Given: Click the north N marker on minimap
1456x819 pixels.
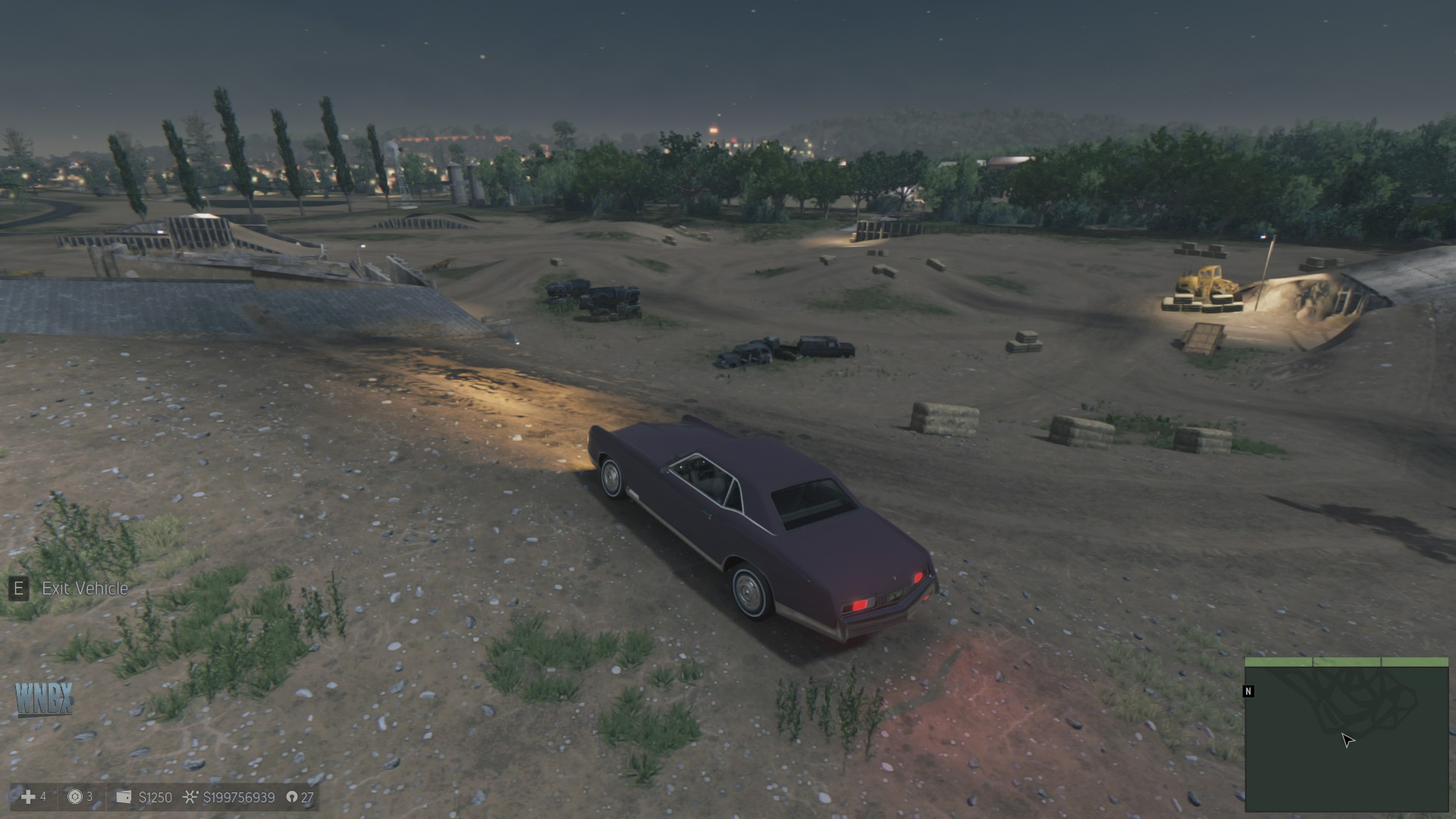Looking at the screenshot, I should [1248, 691].
